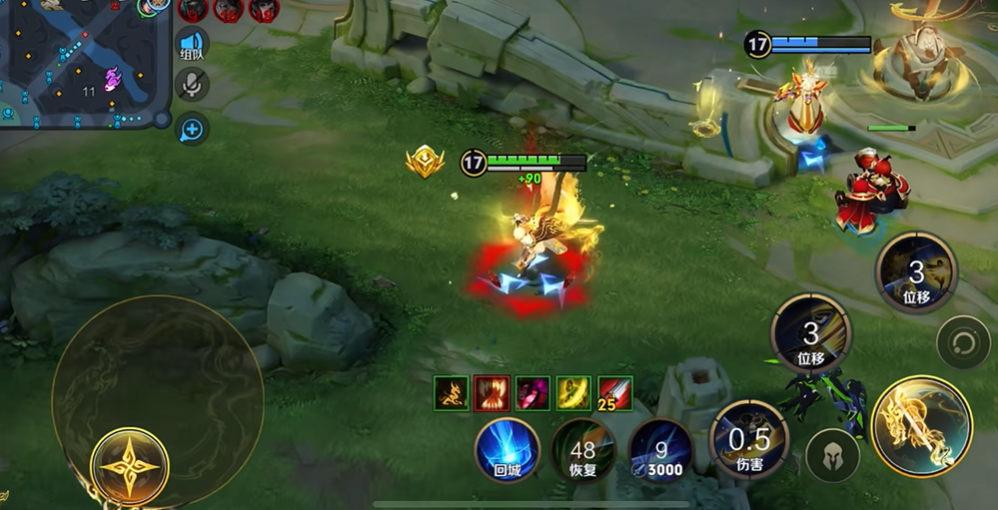Tap the minimap to view the battlefield
Viewport: 998px width, 510px height.
82,62
